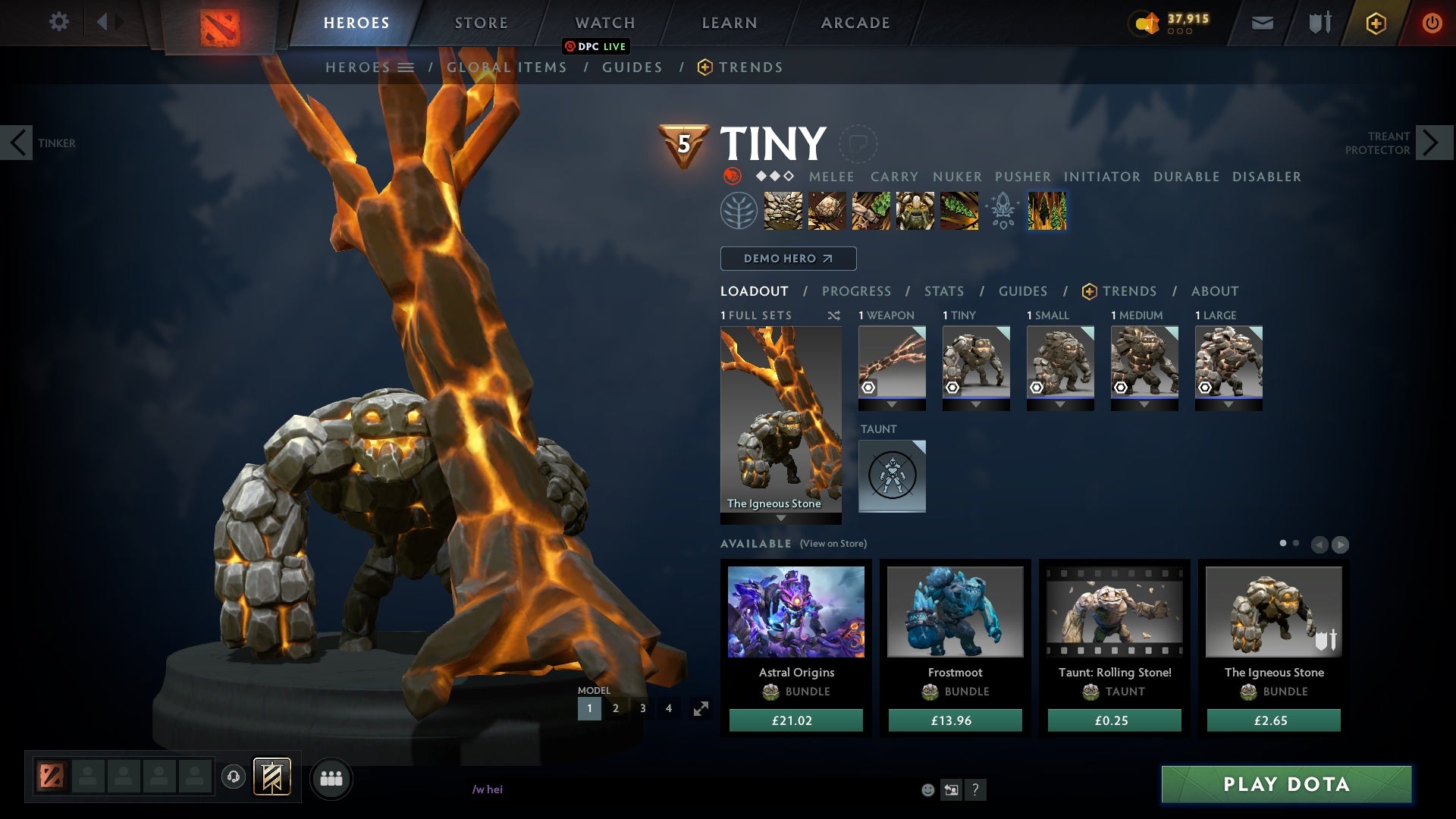Click the party/friends icon near chat bar
The width and height of the screenshot is (1456, 819).
coord(331,778)
